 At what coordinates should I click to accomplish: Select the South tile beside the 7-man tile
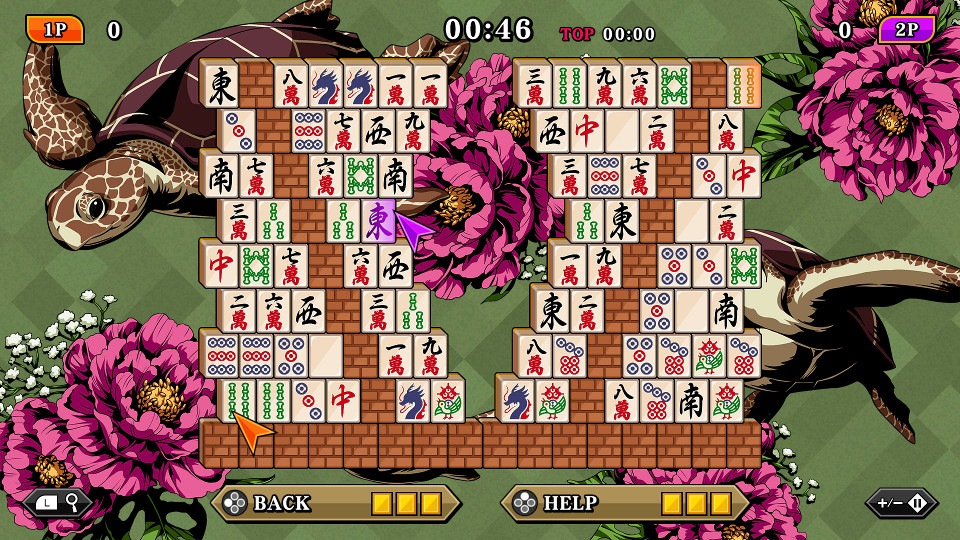221,176
